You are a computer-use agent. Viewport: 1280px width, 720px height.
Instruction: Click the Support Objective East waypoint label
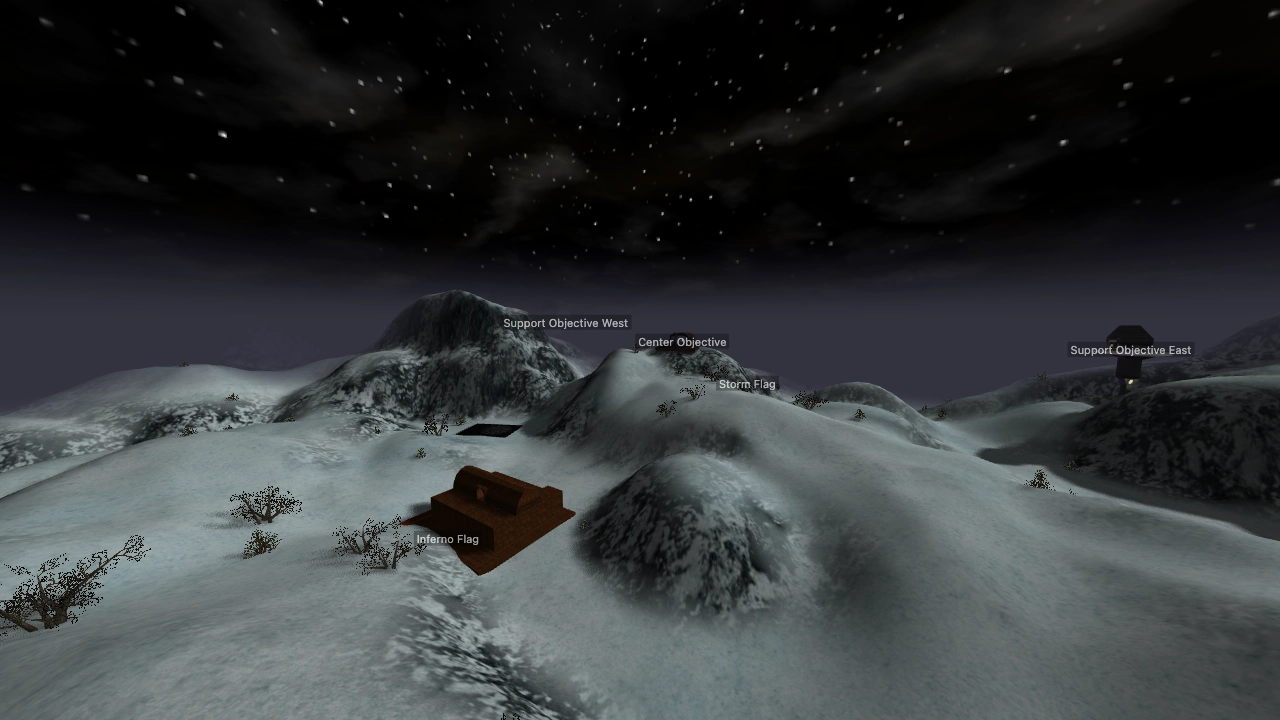tap(1130, 350)
